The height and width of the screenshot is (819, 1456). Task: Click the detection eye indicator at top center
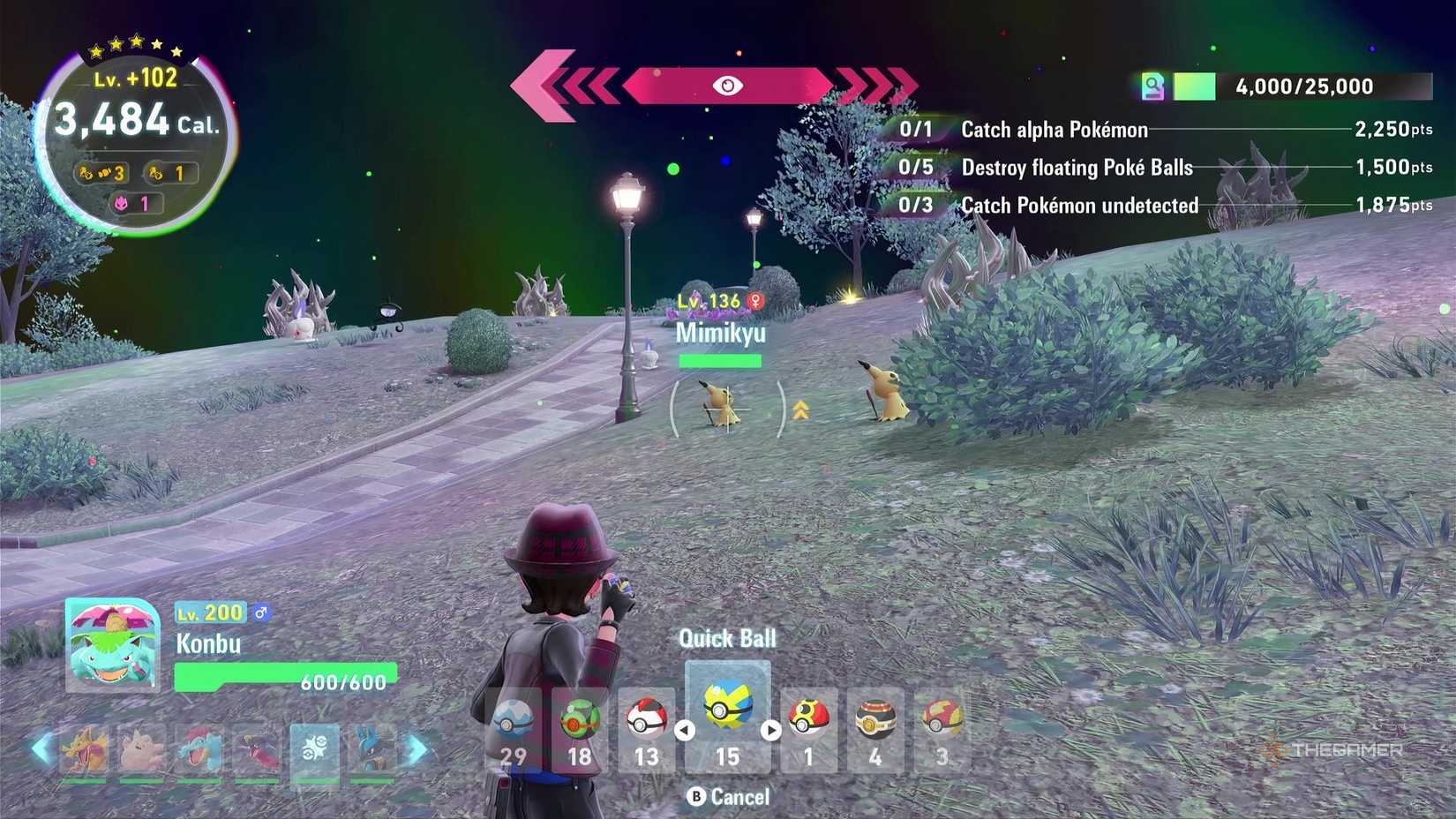pyautogui.click(x=727, y=86)
